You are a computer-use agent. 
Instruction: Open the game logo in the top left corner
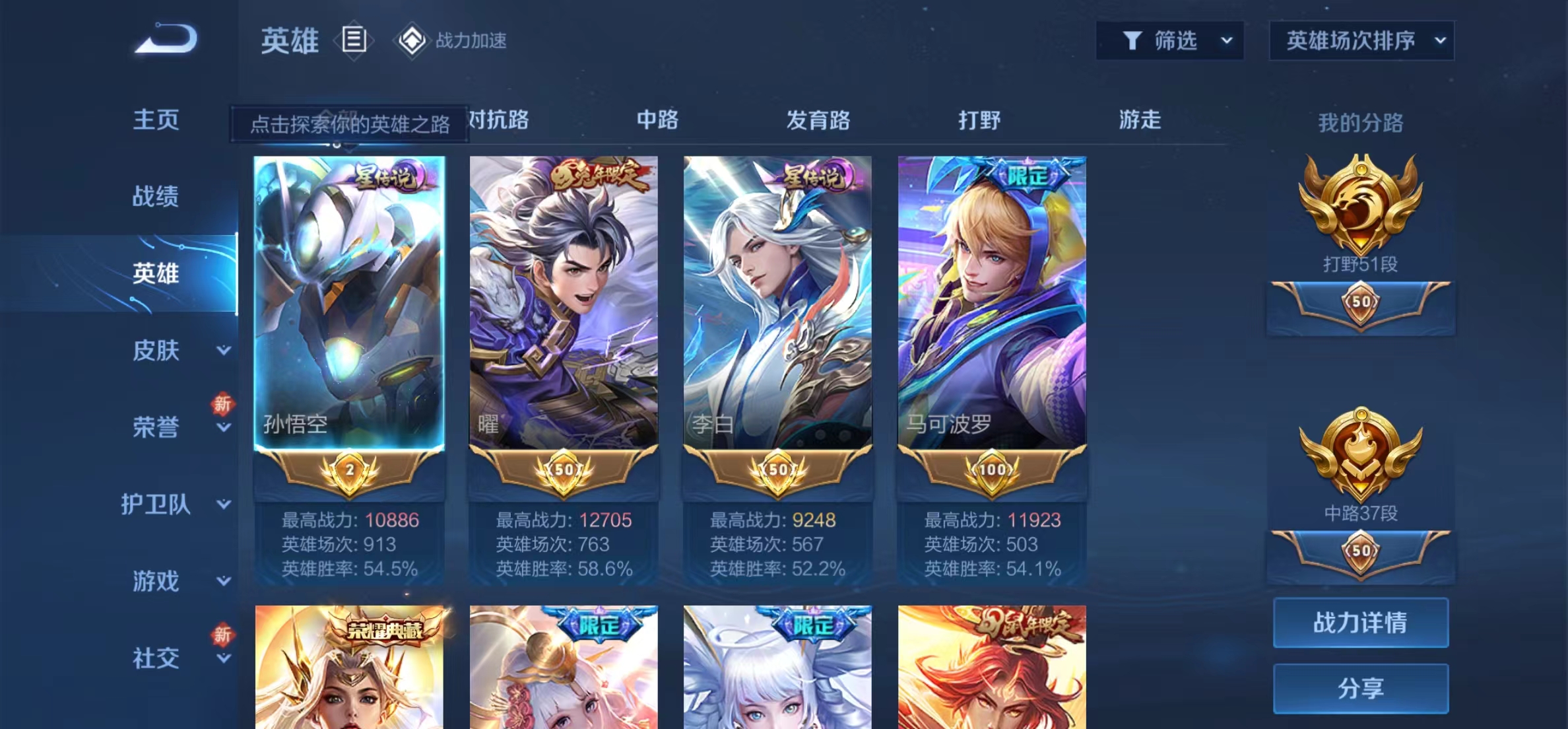(165, 40)
